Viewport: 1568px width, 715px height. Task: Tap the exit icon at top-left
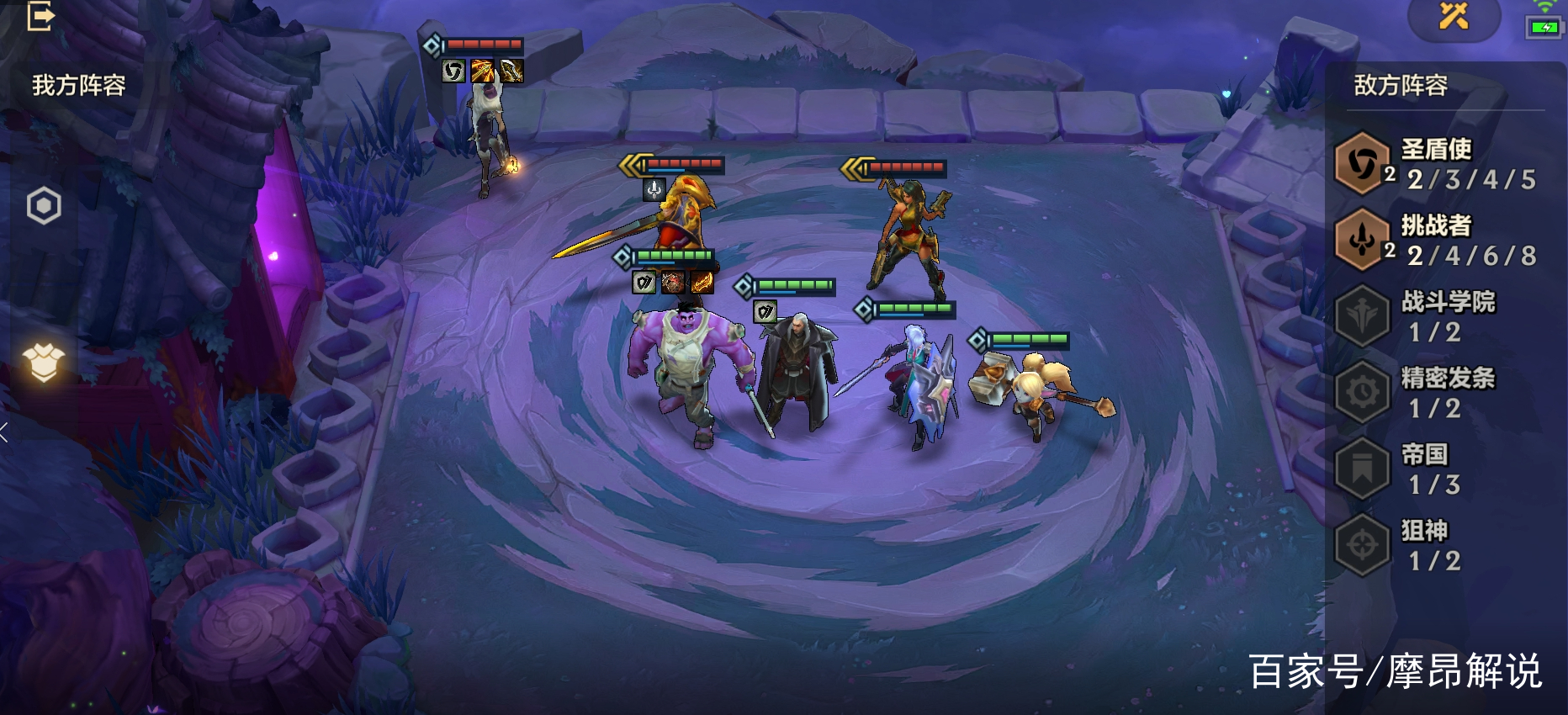coord(40,16)
